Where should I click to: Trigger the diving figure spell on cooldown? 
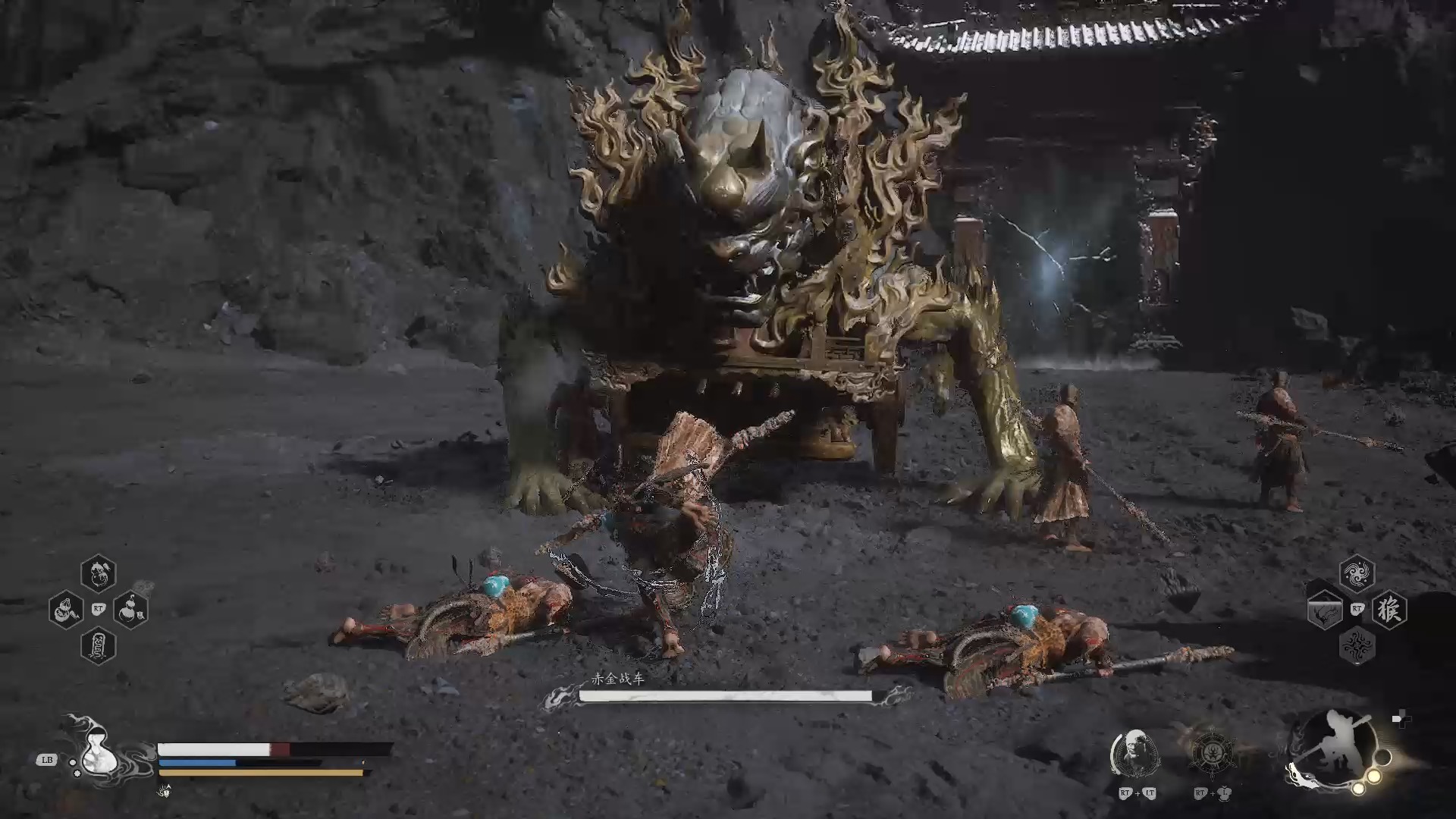tap(1325, 610)
